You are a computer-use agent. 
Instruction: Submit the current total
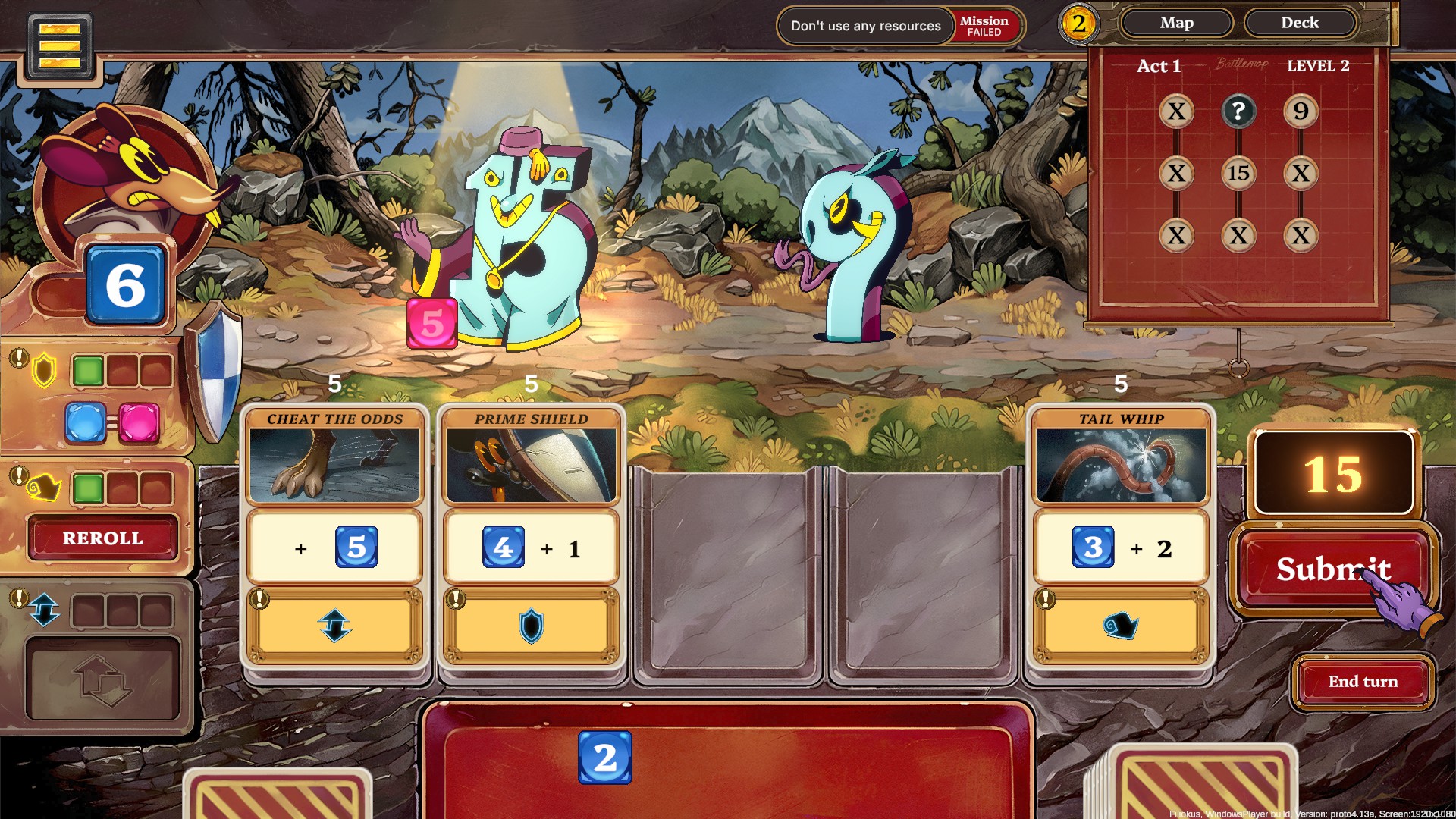1333,569
